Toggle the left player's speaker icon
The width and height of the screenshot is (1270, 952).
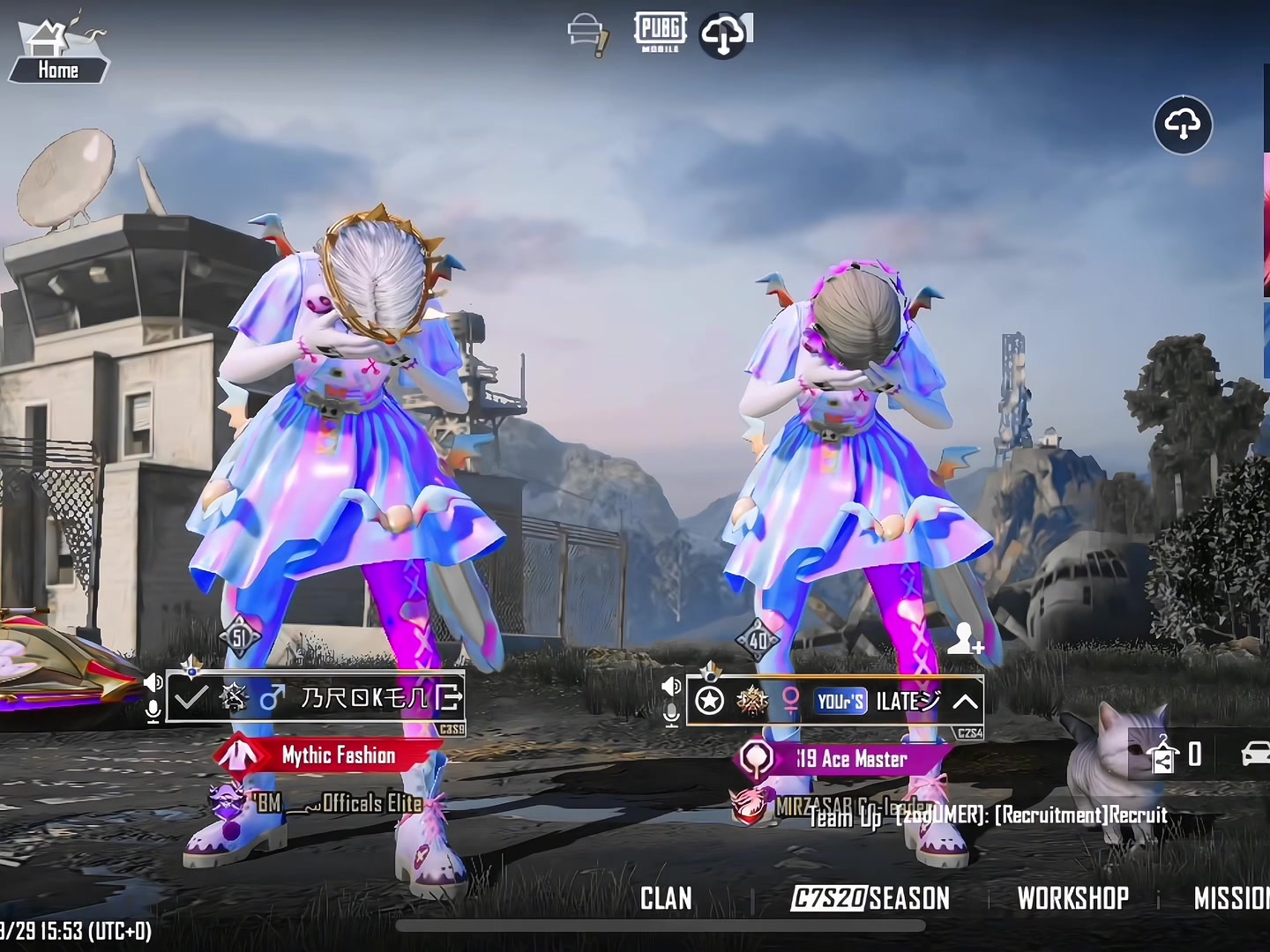click(x=153, y=681)
